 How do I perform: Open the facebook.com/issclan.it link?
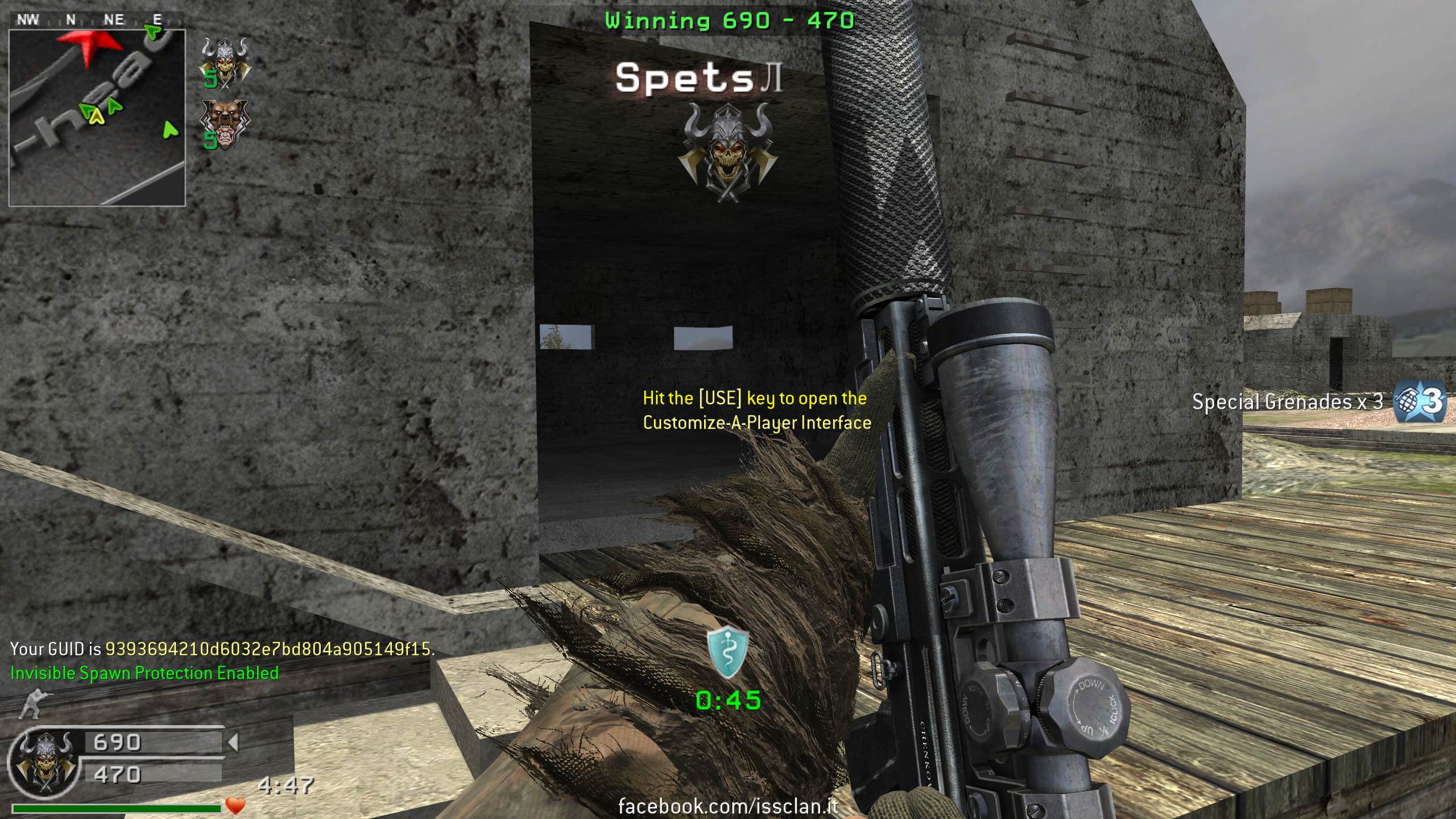tap(728, 806)
